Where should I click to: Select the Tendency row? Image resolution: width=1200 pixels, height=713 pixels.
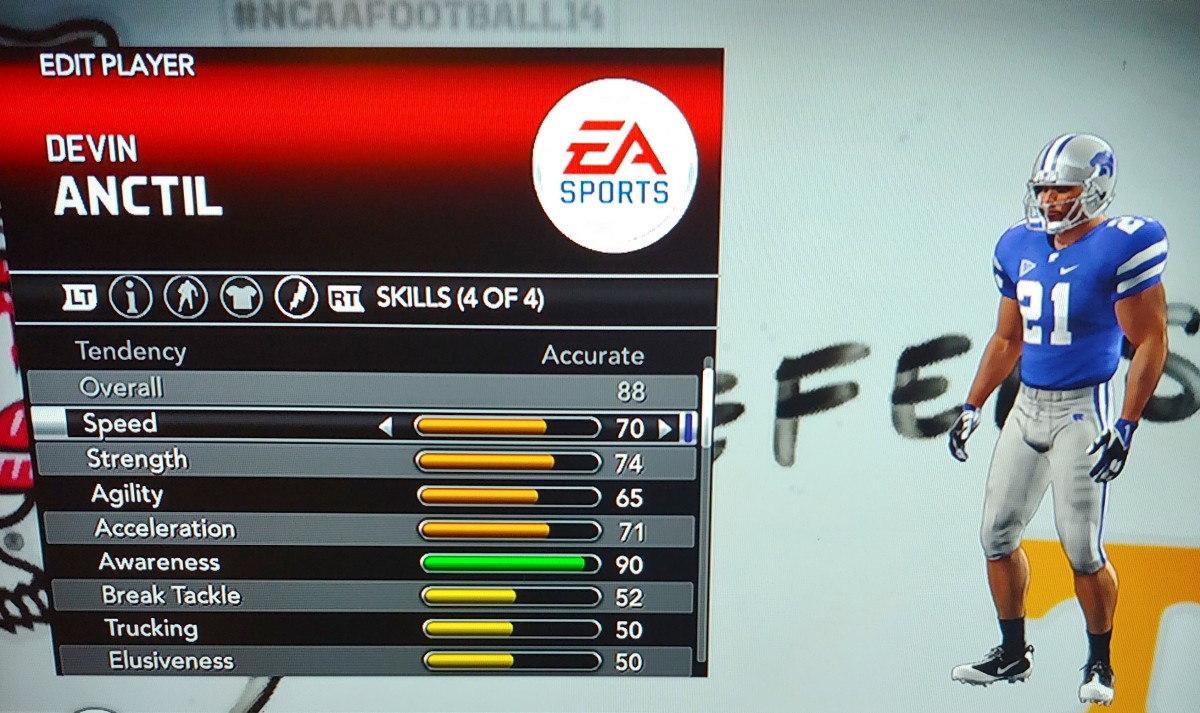(360, 353)
